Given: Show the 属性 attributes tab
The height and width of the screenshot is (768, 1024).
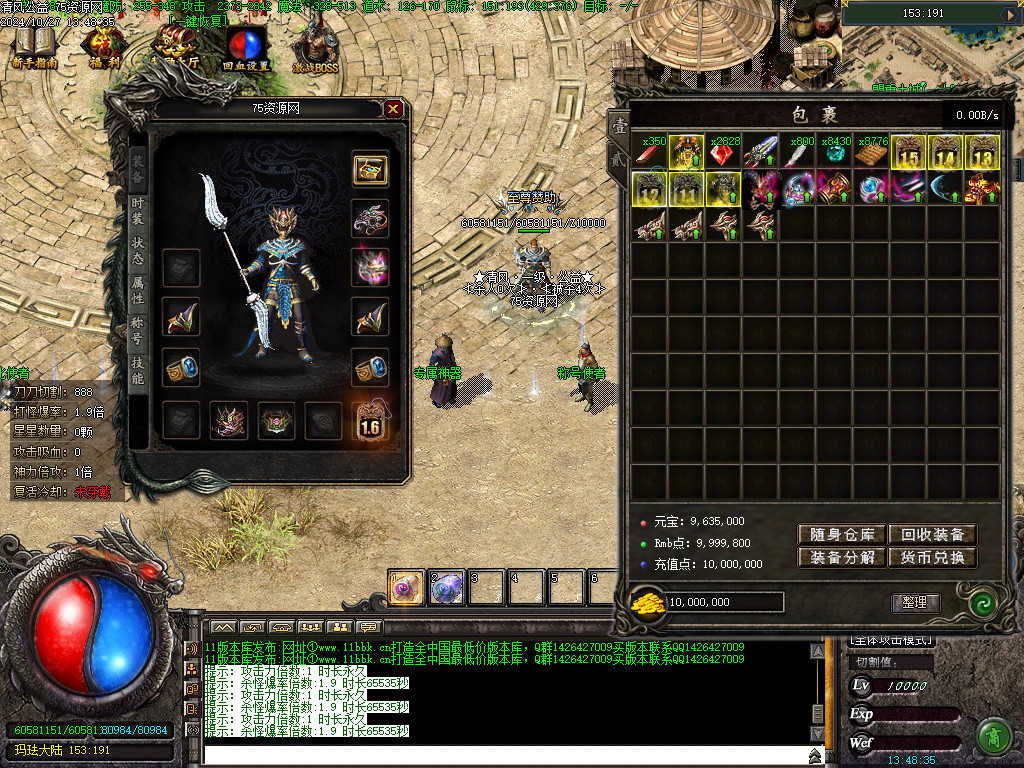Looking at the screenshot, I should tap(138, 290).
